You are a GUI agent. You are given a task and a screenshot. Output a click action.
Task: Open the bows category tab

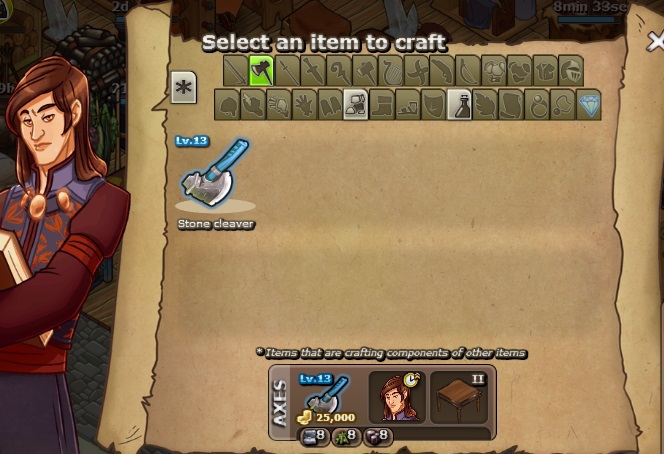(x=469, y=71)
